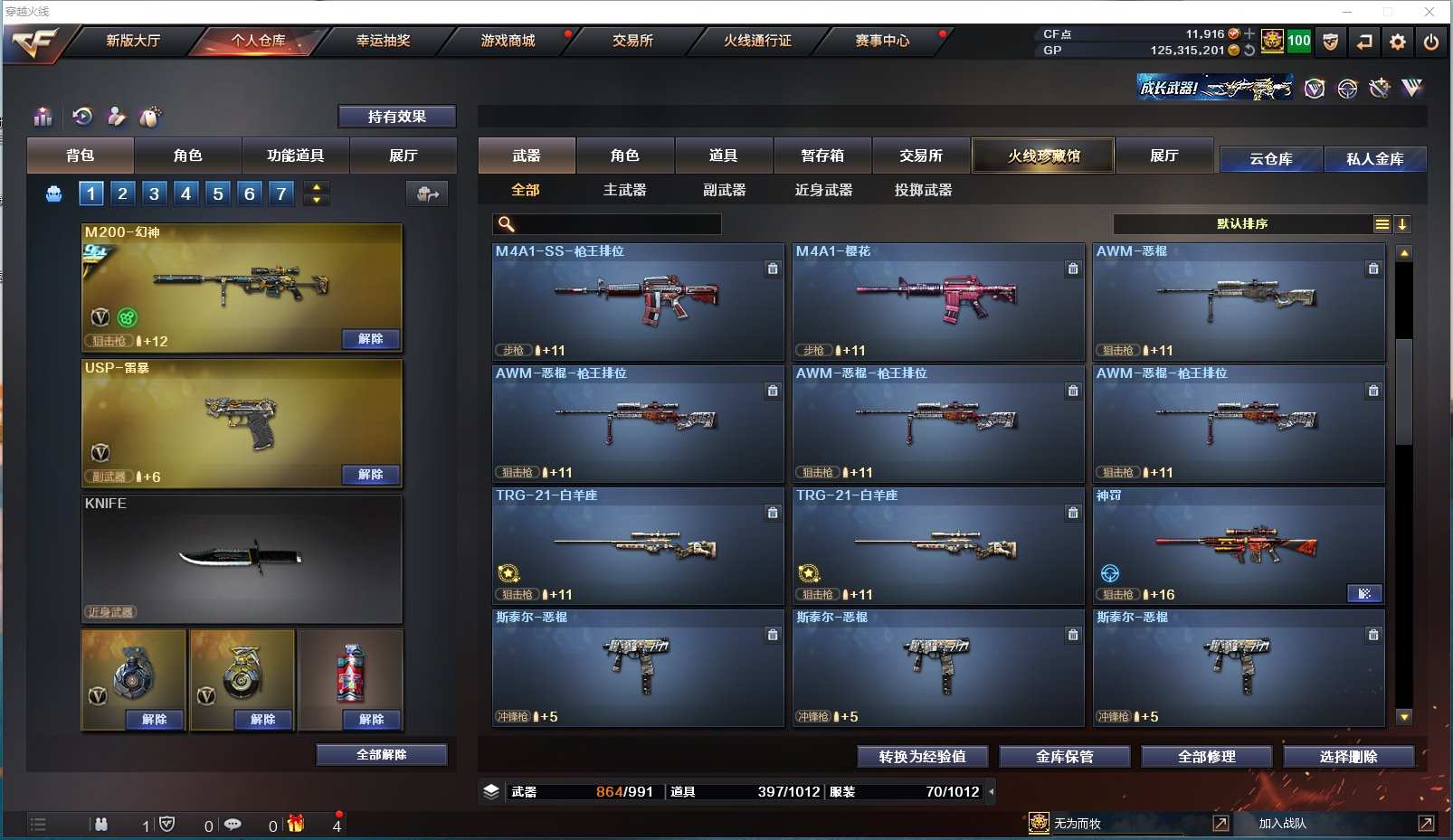Open the 默认排序 sort dropdown
1453x840 pixels.
click(1243, 224)
